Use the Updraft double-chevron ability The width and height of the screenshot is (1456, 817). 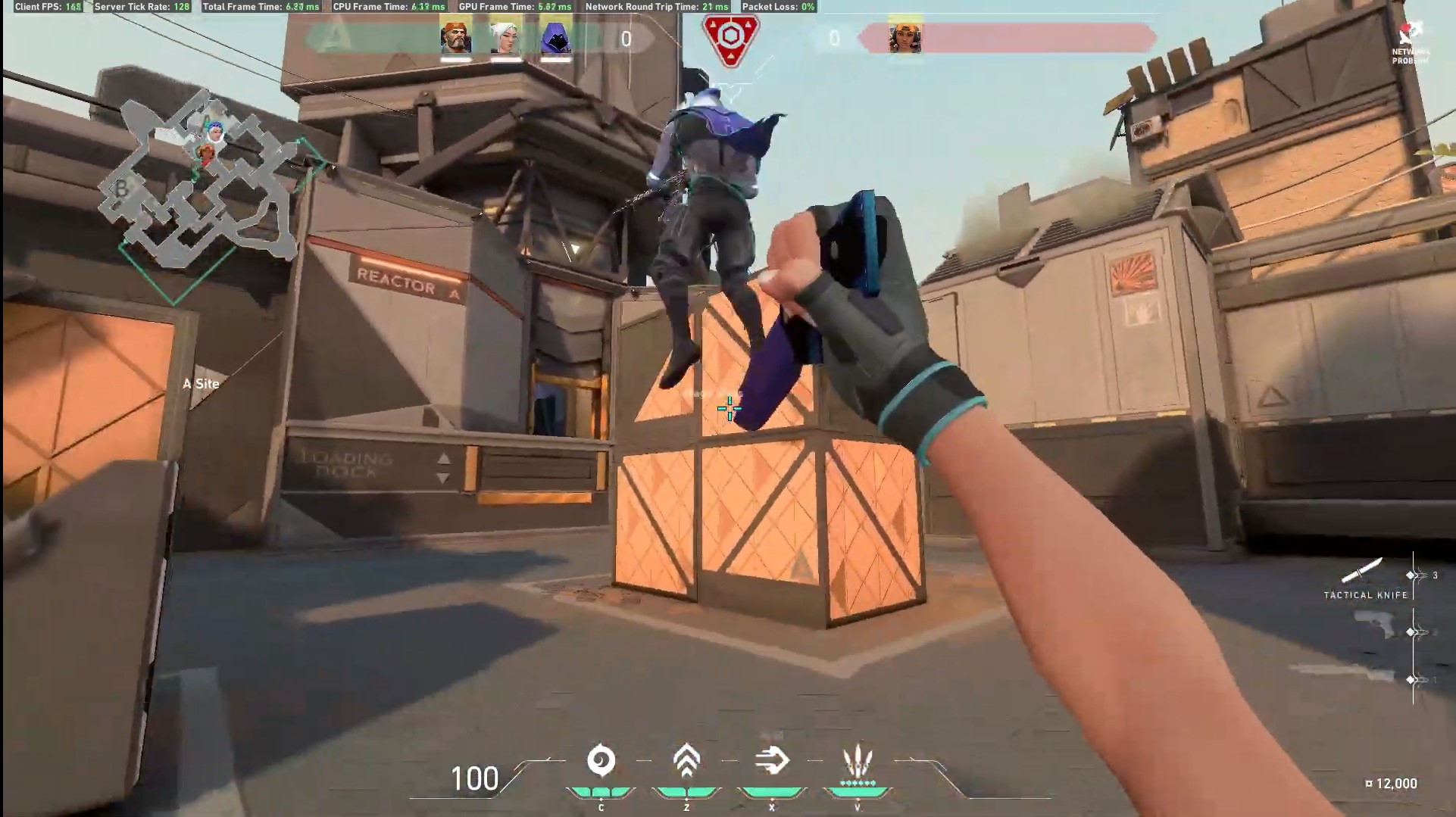tap(686, 760)
